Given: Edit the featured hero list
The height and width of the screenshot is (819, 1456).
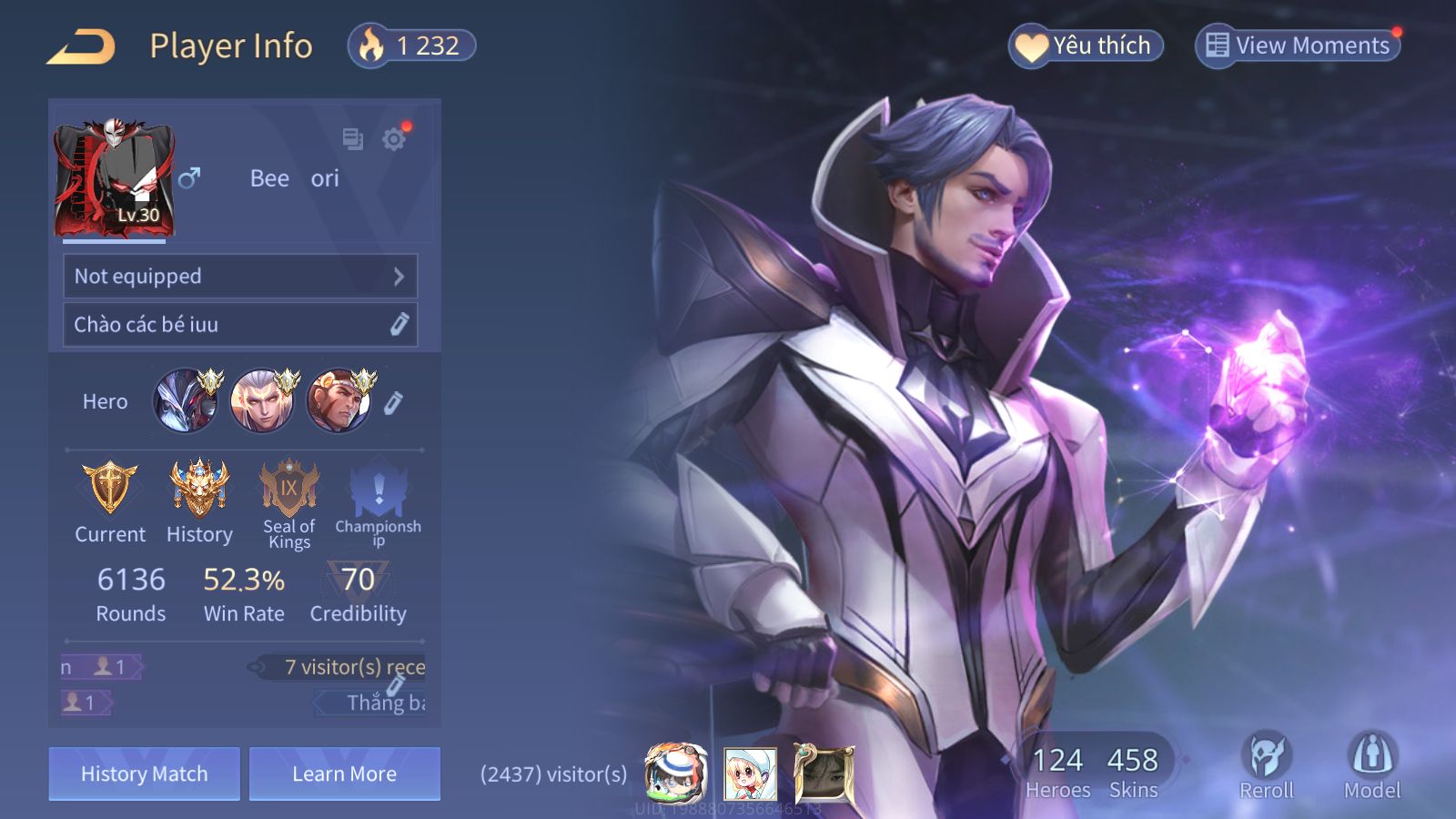Looking at the screenshot, I should pos(393,402).
